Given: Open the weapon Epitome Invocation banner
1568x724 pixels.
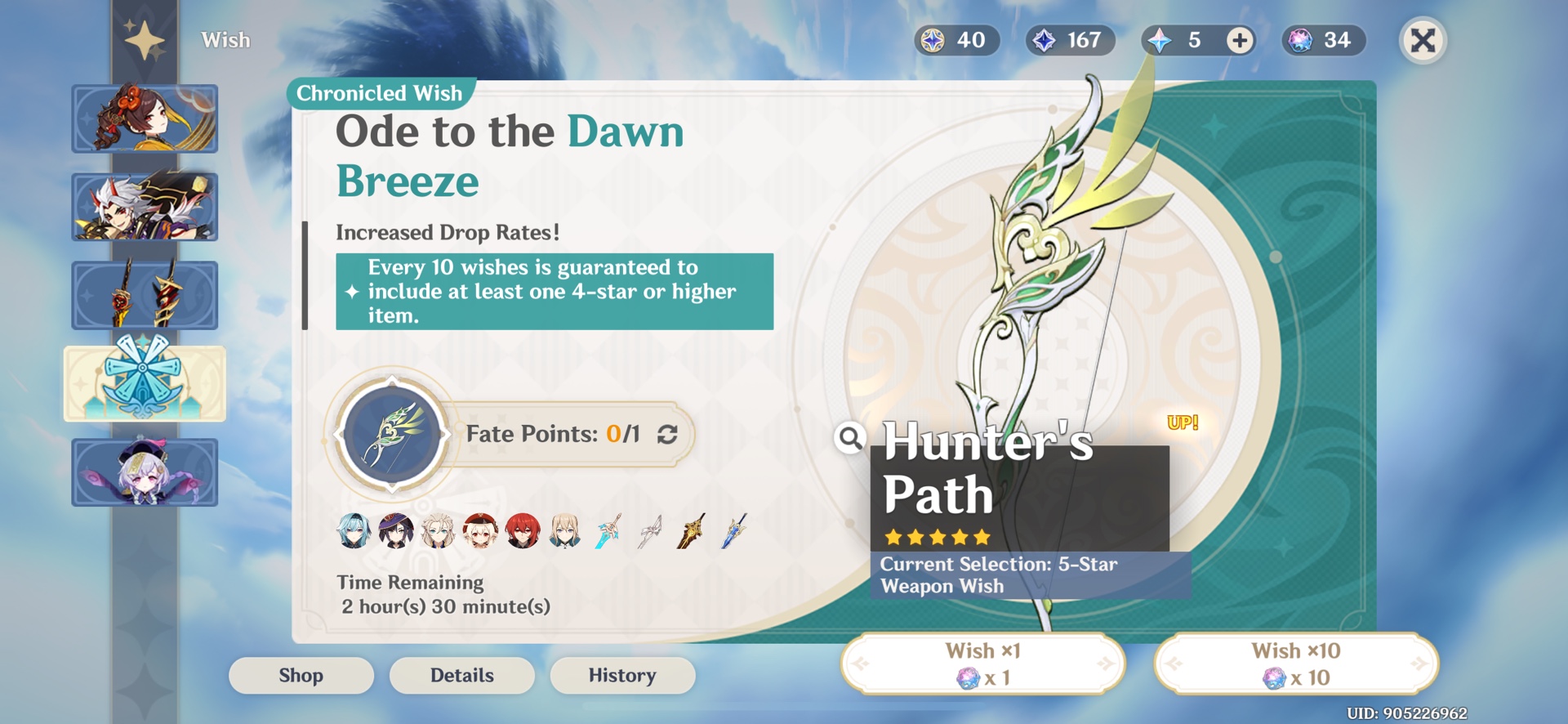Looking at the screenshot, I should 145,295.
